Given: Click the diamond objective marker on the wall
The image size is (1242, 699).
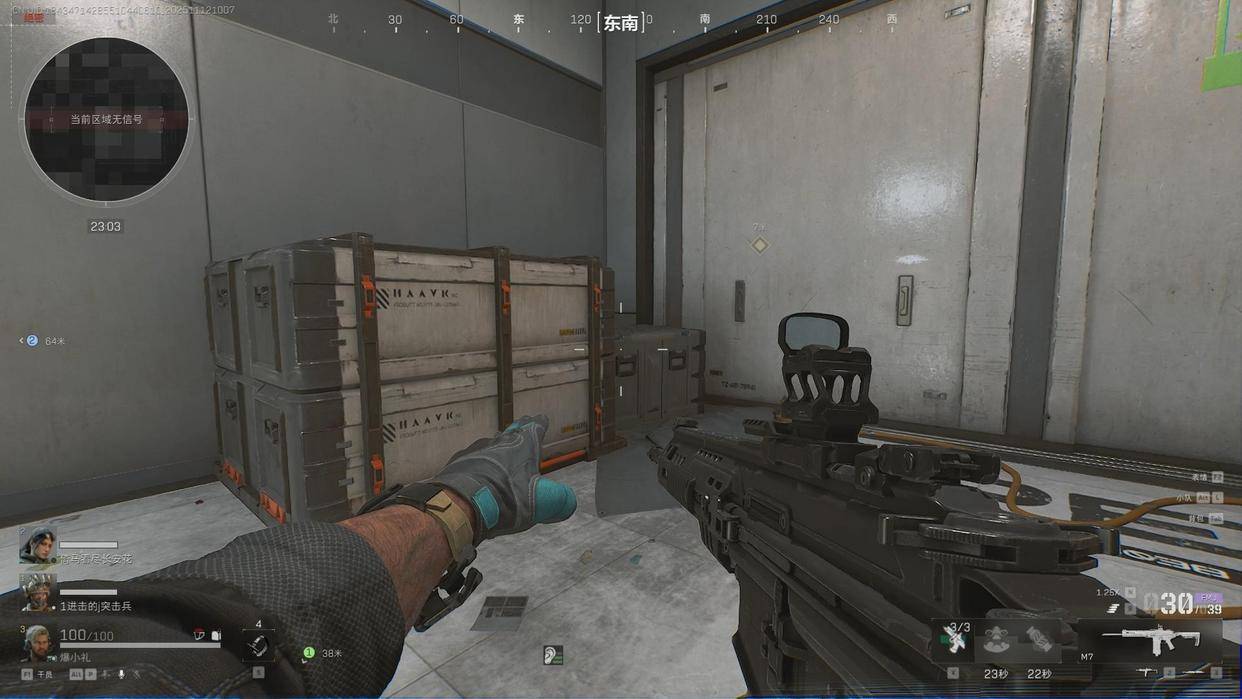Looking at the screenshot, I should coord(760,245).
